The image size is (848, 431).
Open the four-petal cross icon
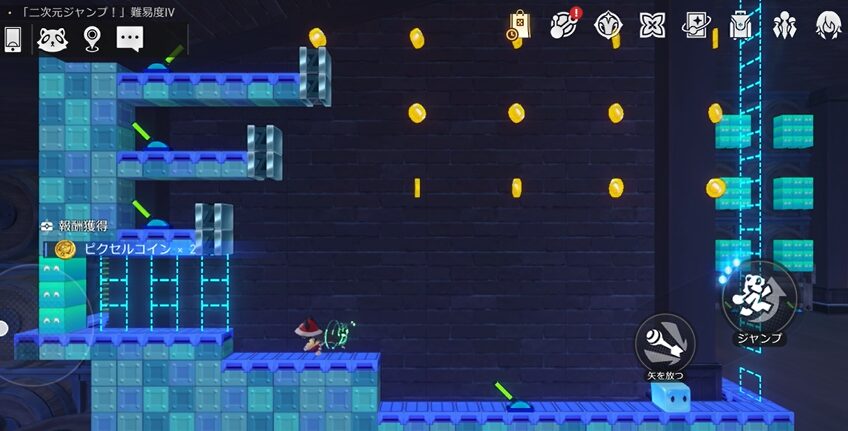652,25
